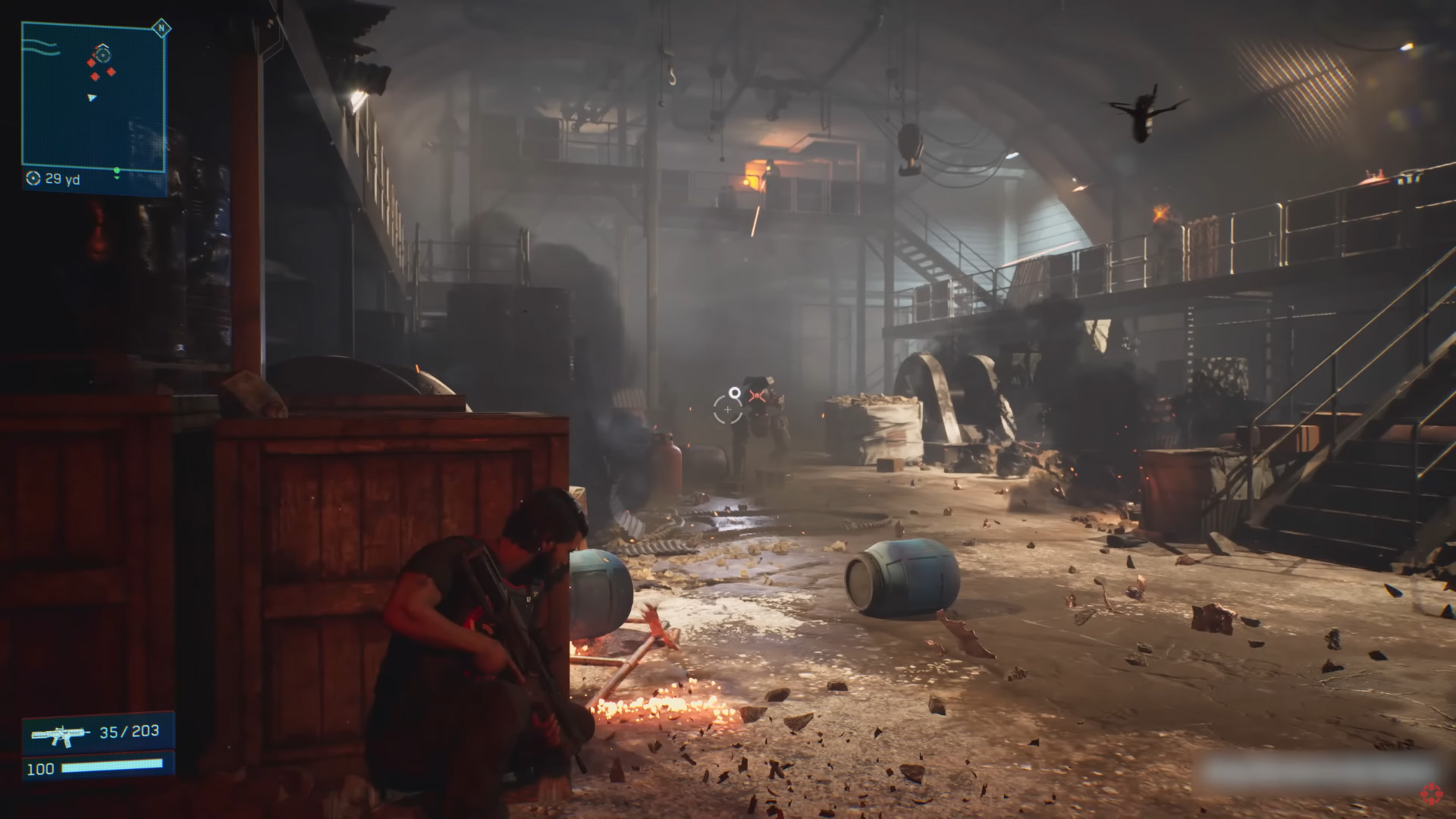Click the red watermark logo in the corner
This screenshot has height=819, width=1456.
(x=1431, y=792)
